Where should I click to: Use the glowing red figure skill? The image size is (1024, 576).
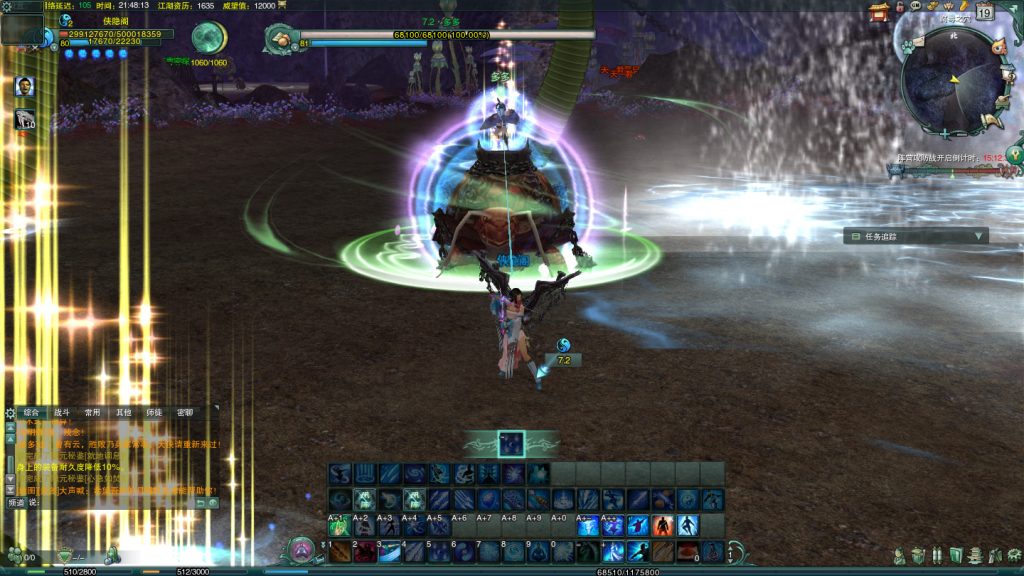pos(662,525)
